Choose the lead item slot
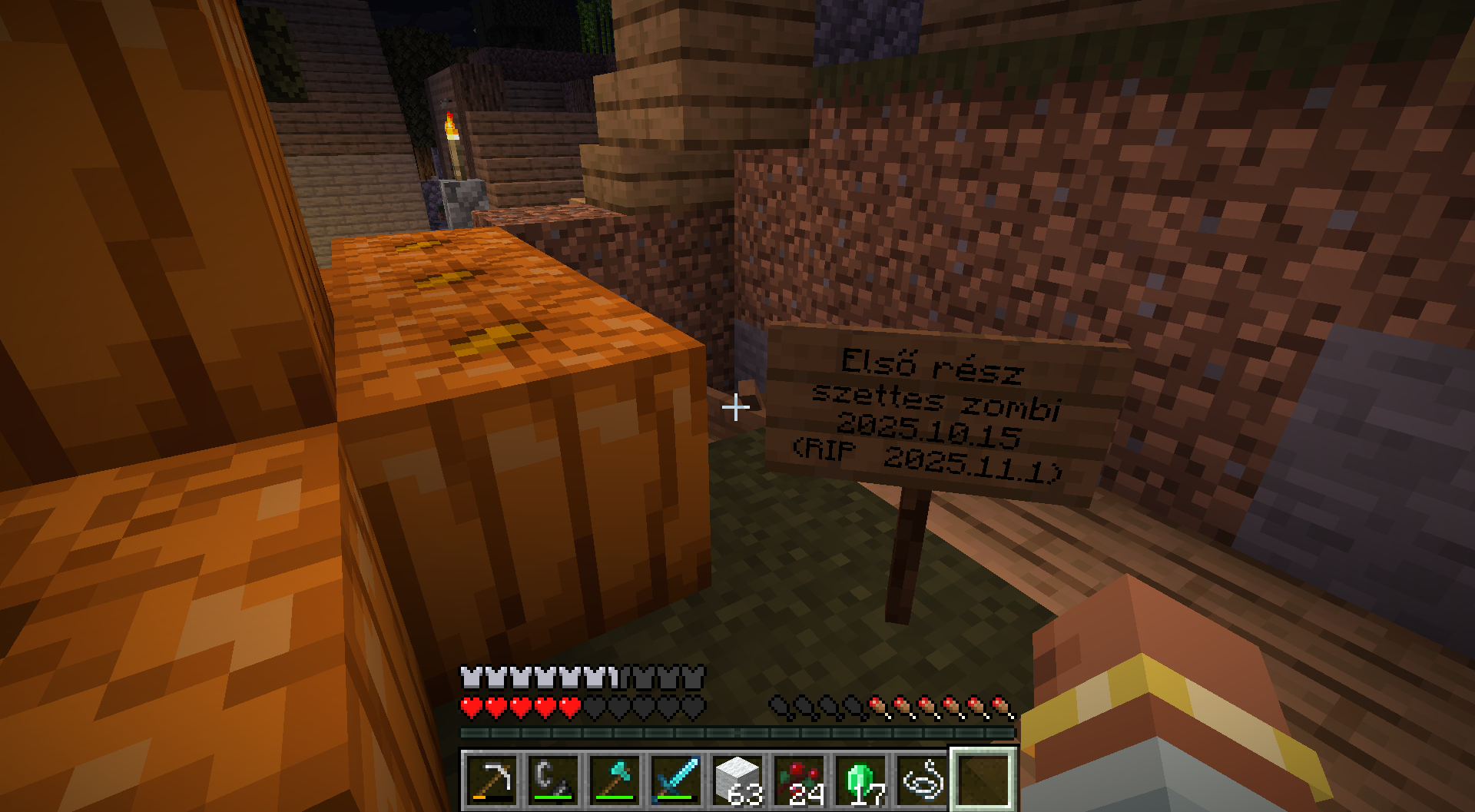Viewport: 1475px width, 812px height. click(922, 781)
